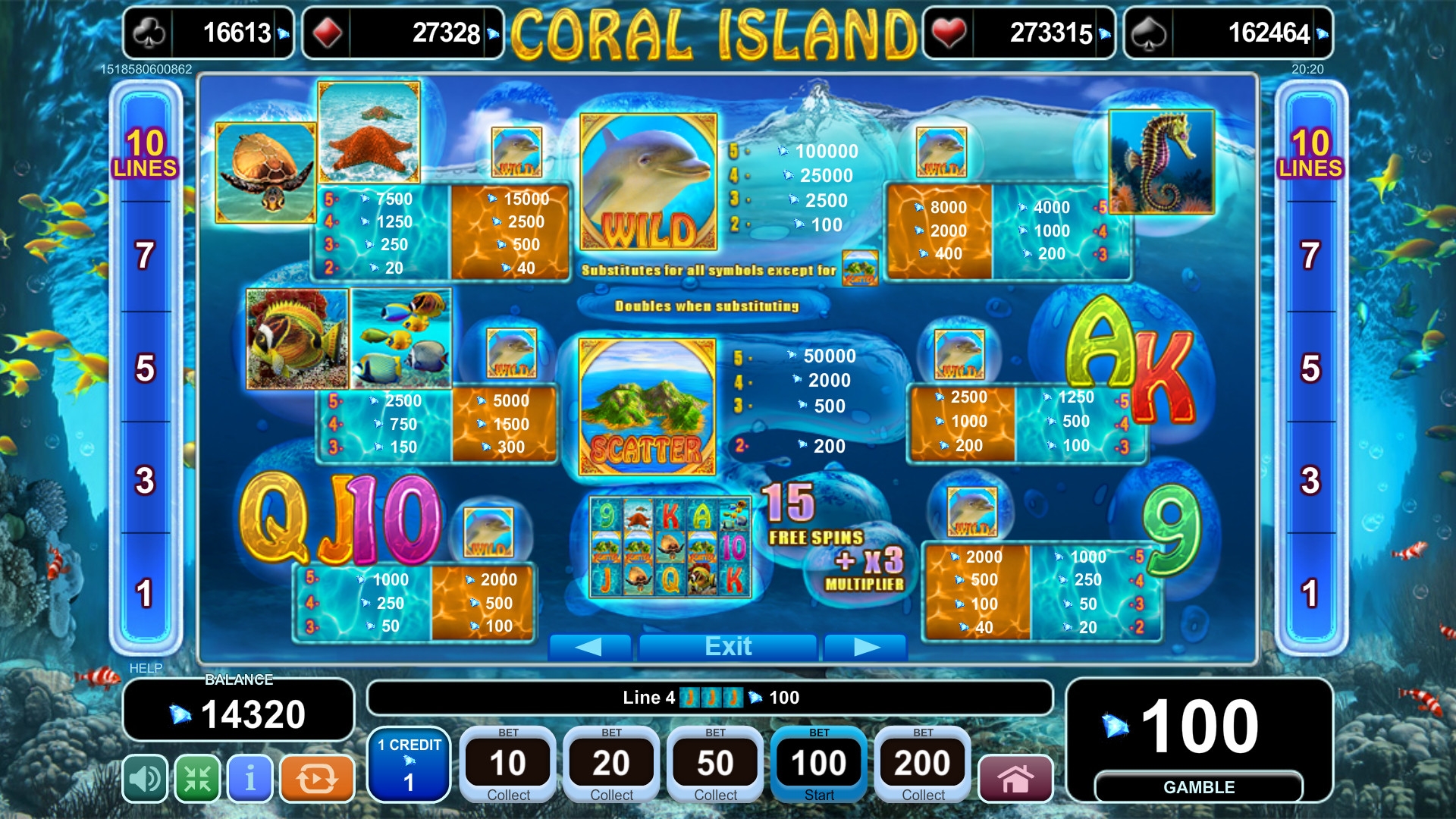Activate the orange autoplay button

[317, 778]
